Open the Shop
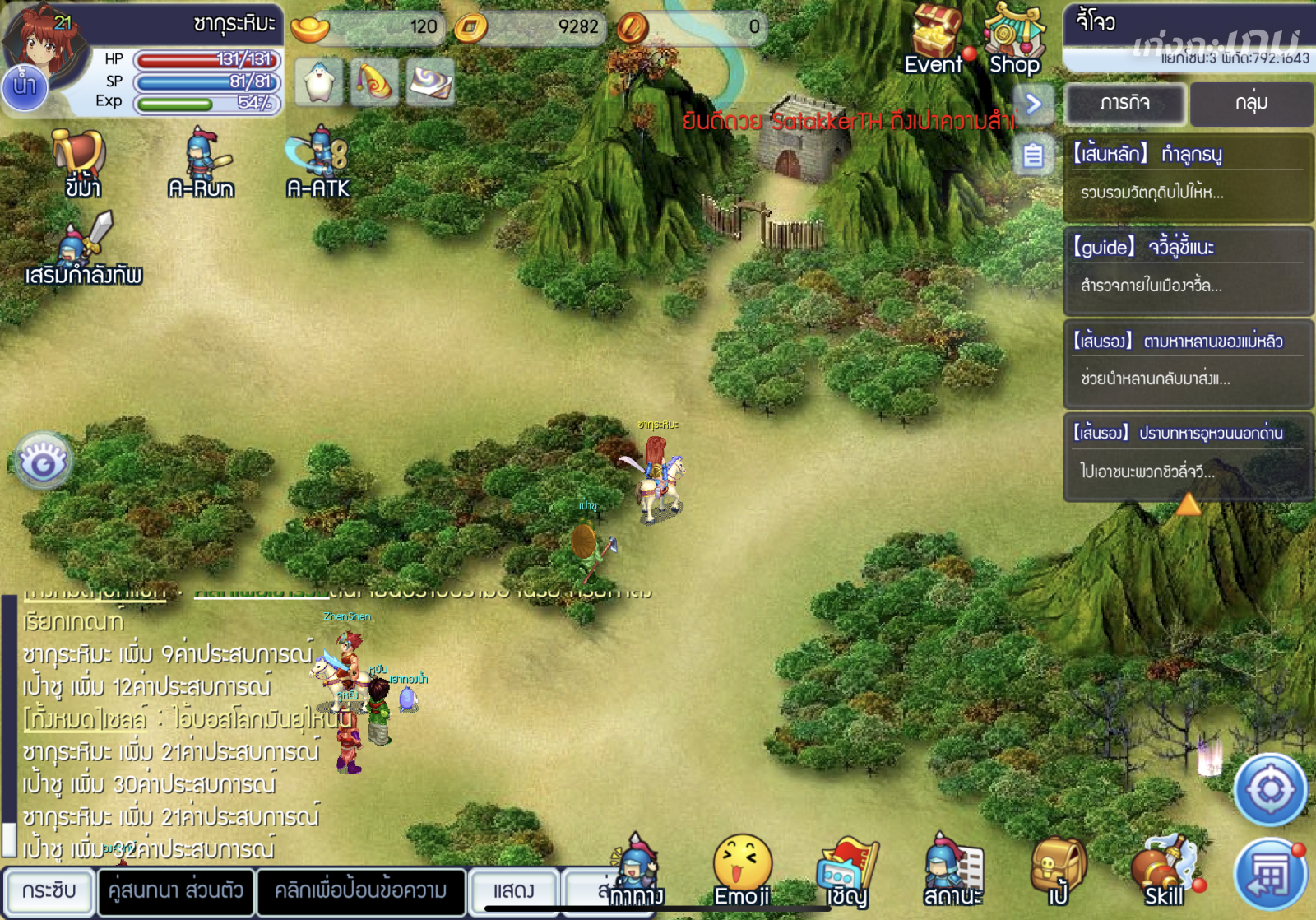This screenshot has height=920, width=1316. coord(1014,39)
